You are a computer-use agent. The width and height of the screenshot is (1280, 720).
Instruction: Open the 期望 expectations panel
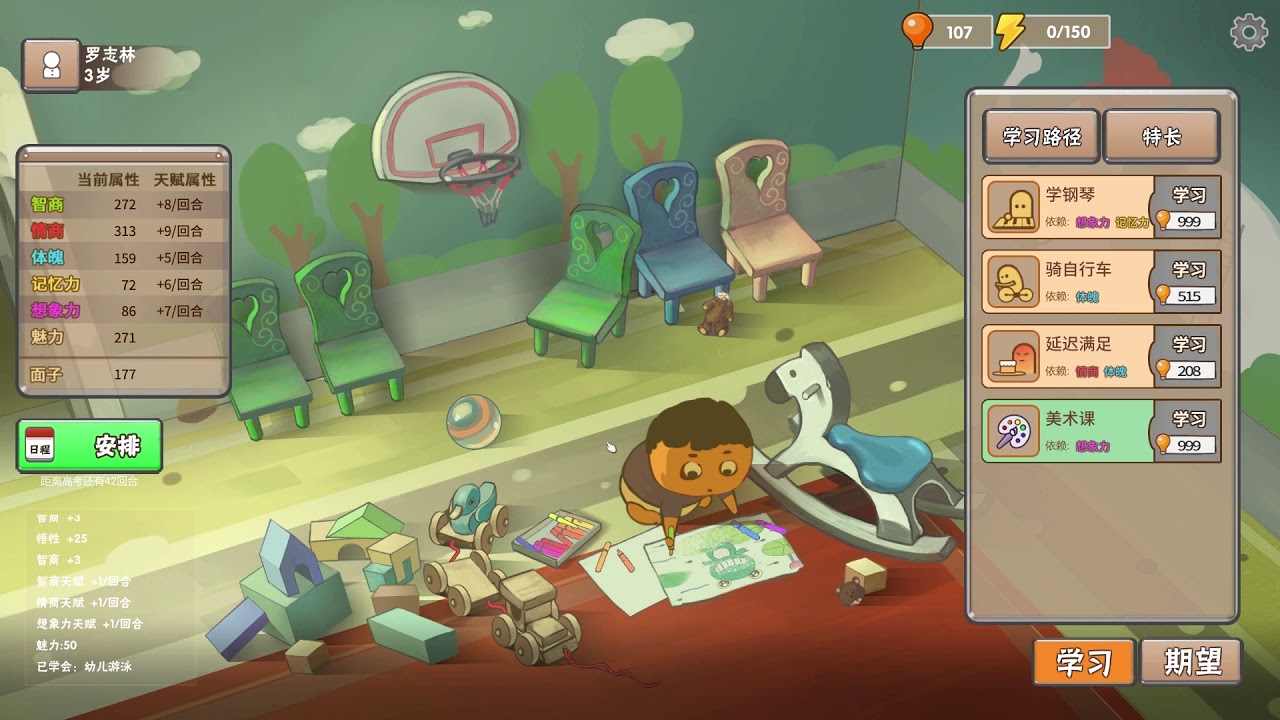click(1192, 662)
